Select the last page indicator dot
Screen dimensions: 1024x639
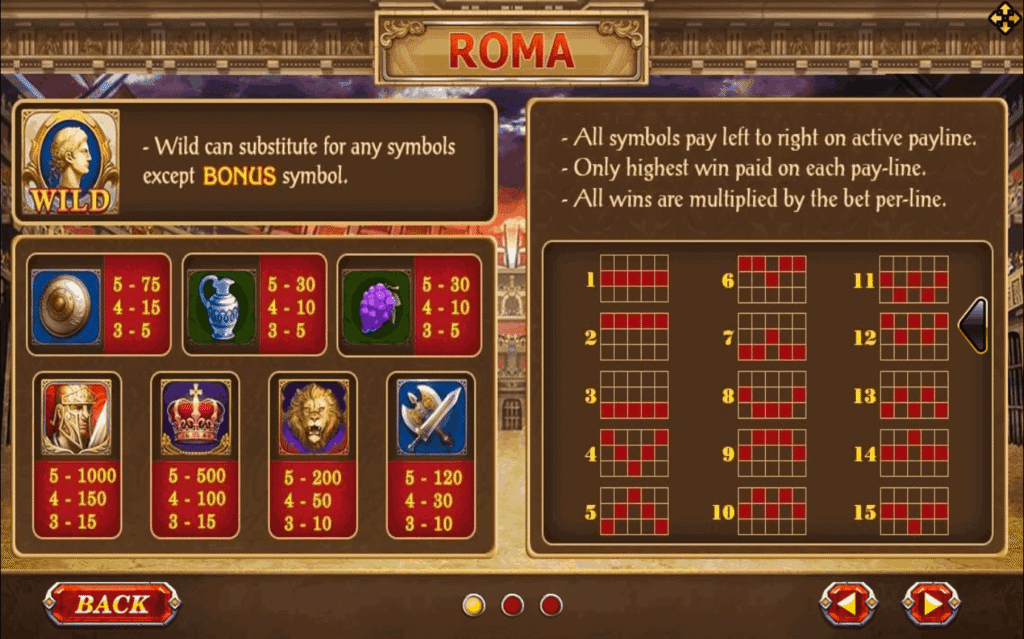point(551,605)
